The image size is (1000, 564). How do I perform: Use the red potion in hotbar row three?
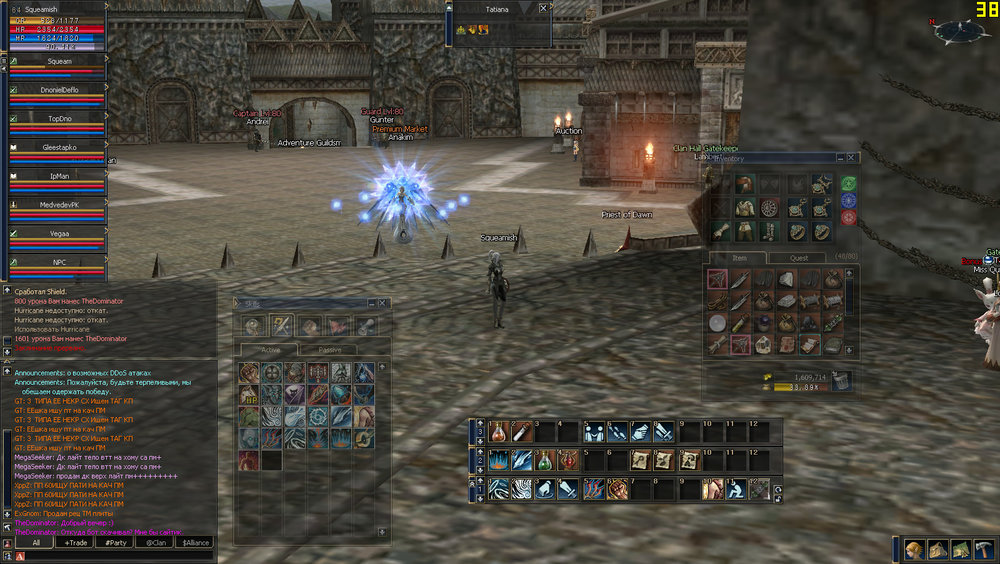click(497, 431)
